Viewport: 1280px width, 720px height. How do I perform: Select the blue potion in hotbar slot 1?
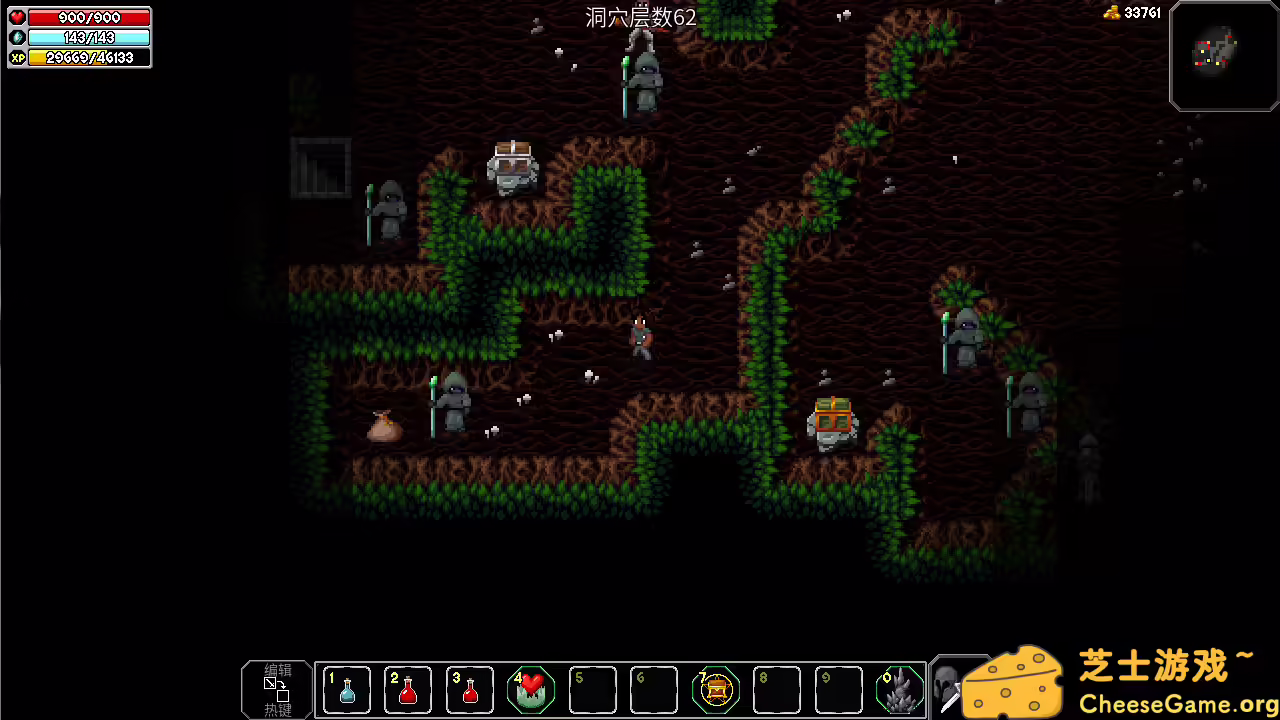tap(346, 690)
